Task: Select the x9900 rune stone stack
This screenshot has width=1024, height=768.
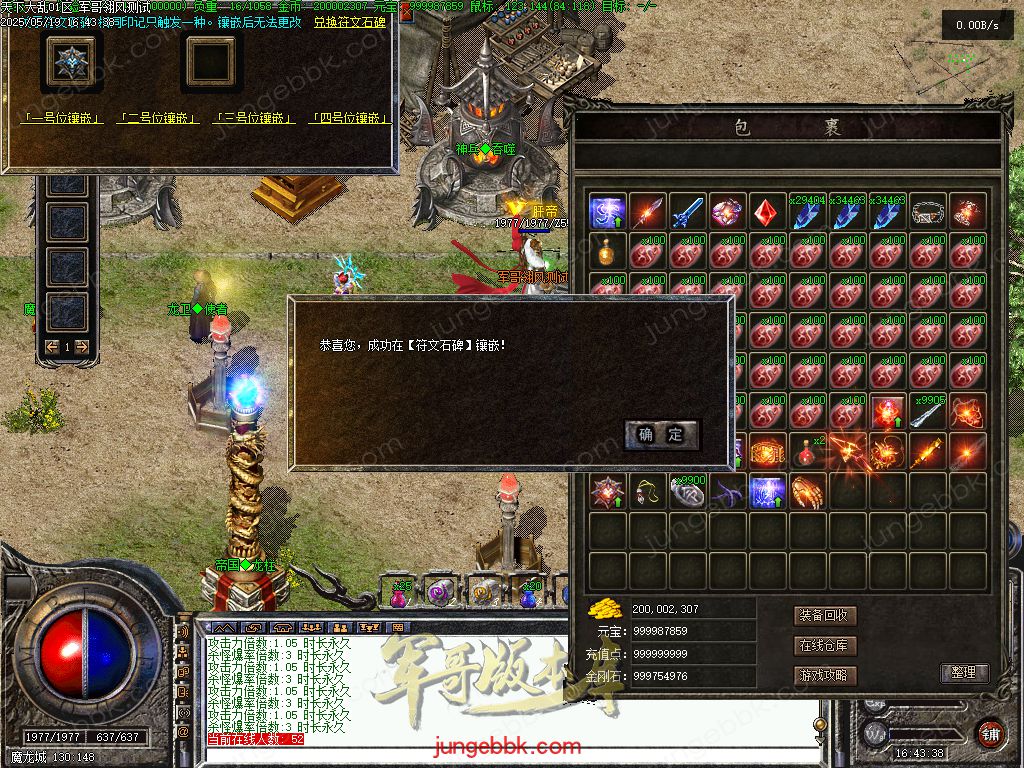Action: (688, 492)
